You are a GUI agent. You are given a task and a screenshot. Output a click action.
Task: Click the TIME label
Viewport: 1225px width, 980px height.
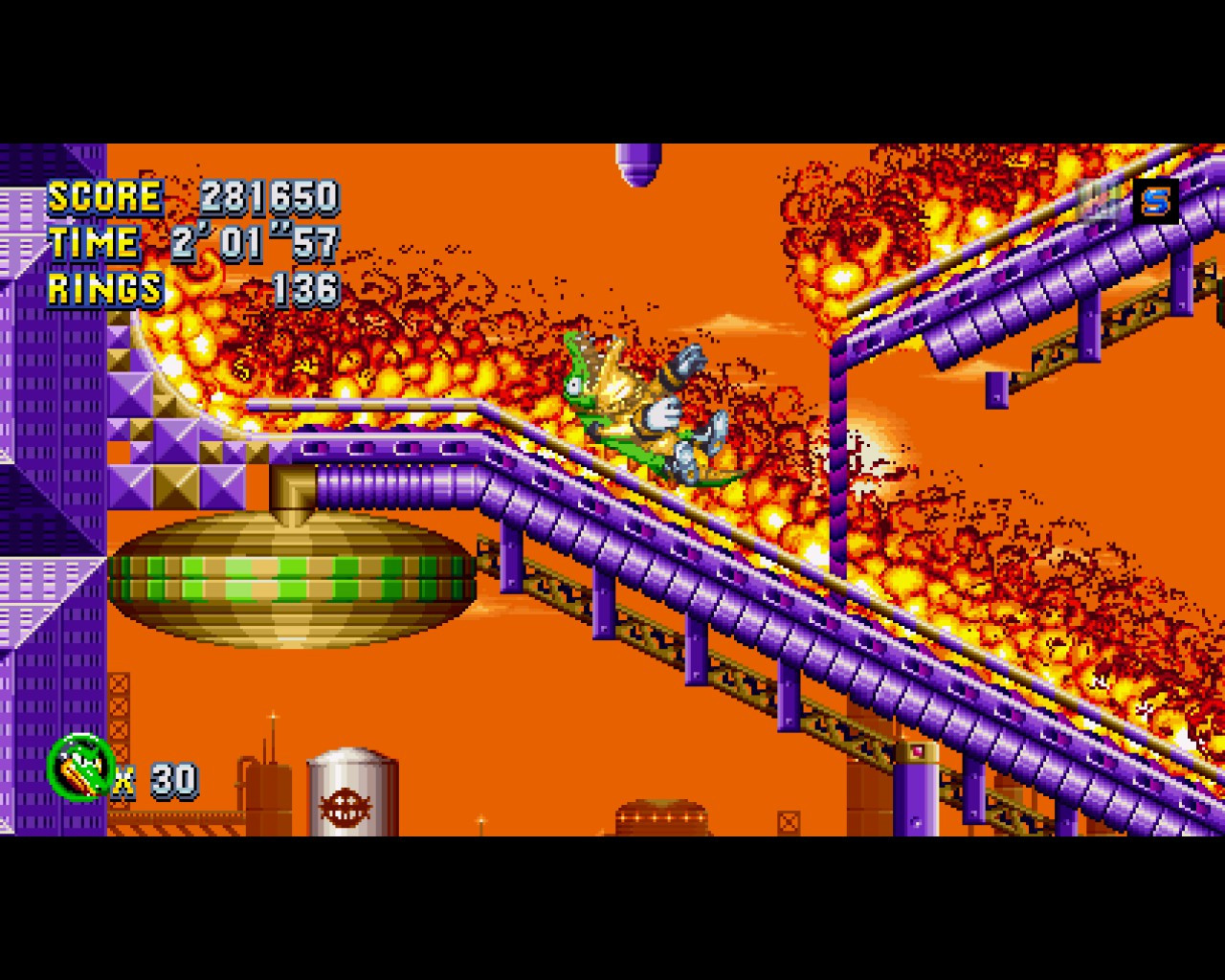[96, 242]
